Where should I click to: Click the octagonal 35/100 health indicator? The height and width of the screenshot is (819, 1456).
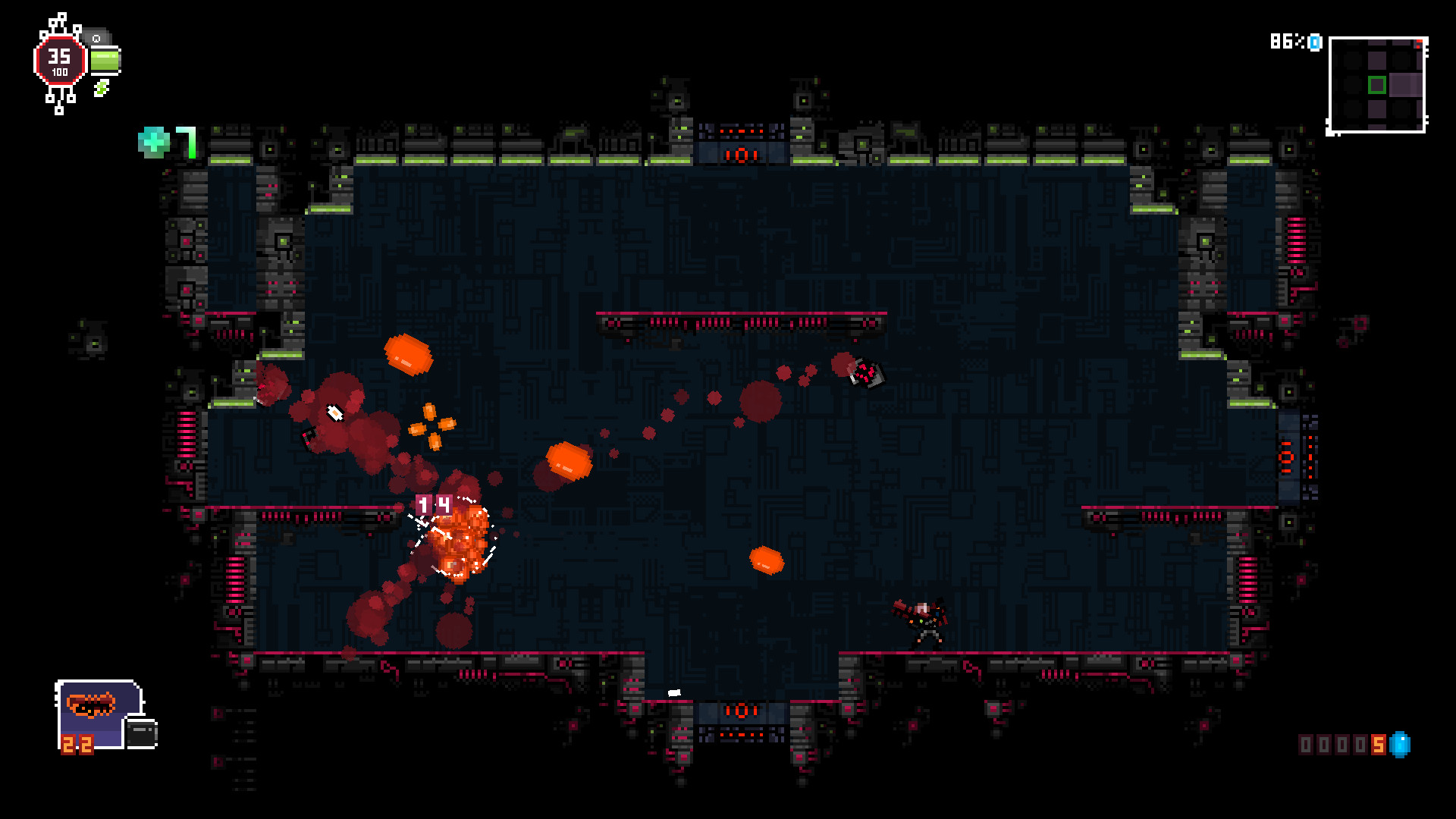(60, 60)
